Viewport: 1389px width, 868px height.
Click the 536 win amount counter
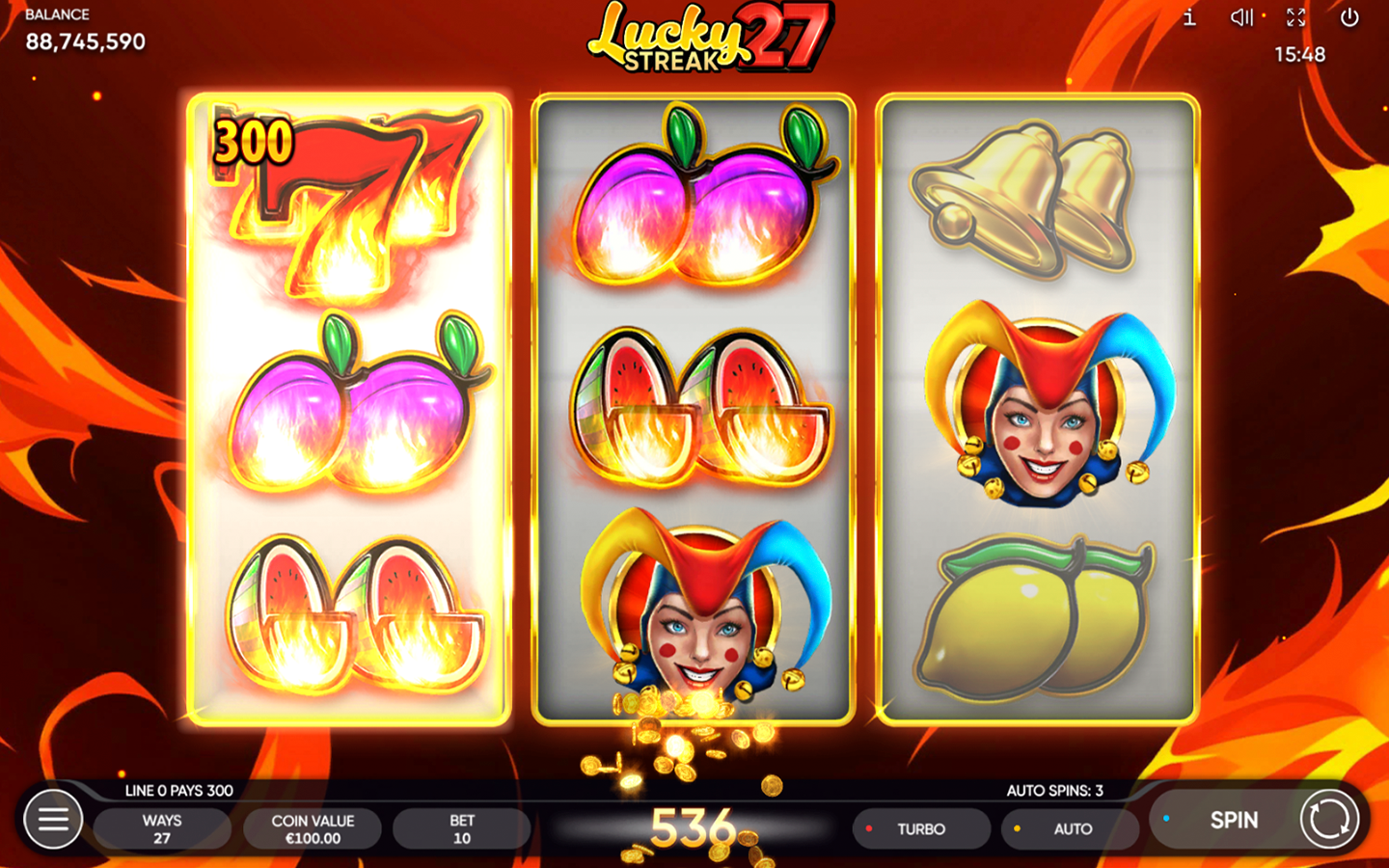click(694, 826)
